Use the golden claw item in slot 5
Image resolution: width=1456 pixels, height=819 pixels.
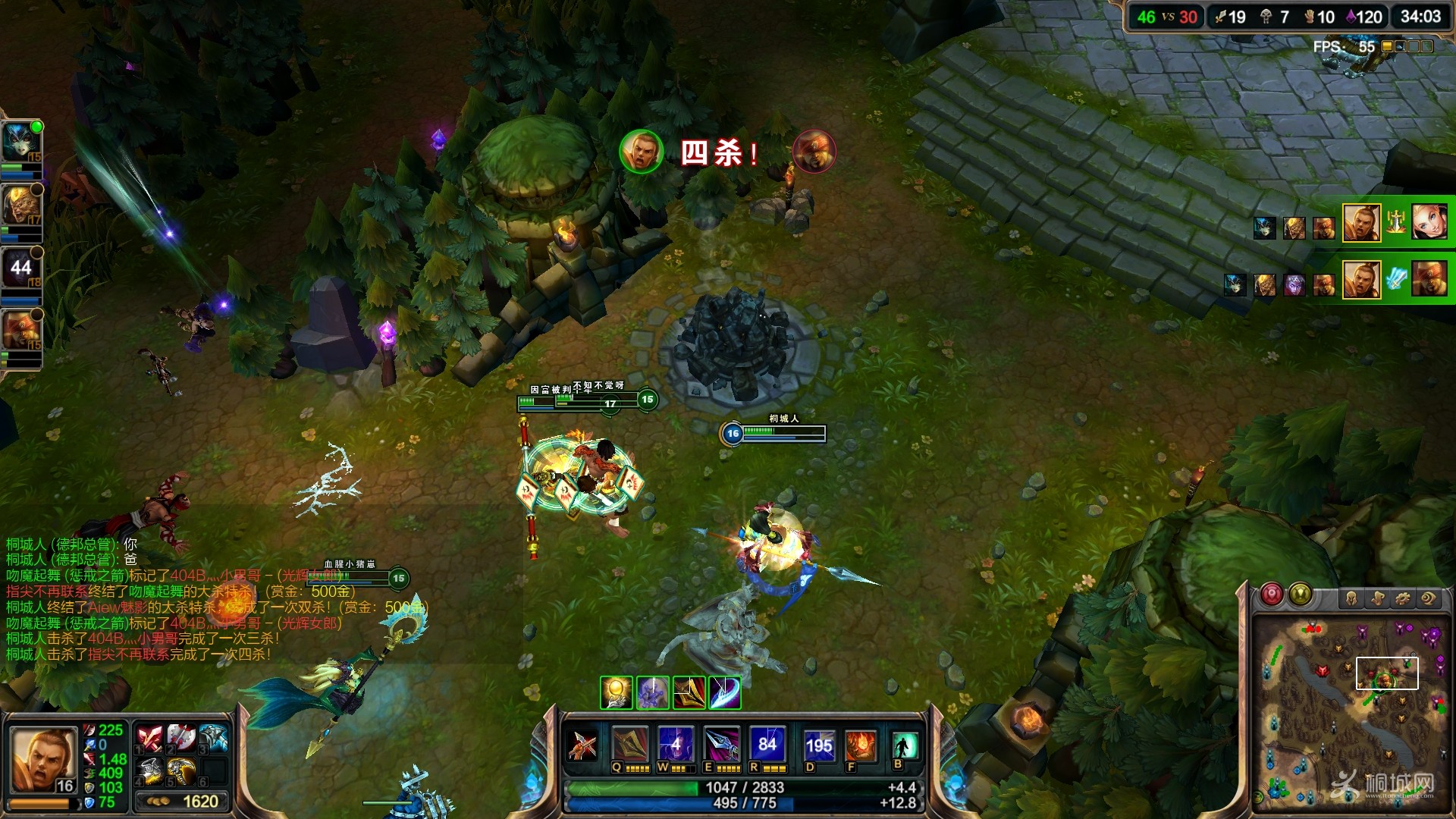click(x=181, y=771)
